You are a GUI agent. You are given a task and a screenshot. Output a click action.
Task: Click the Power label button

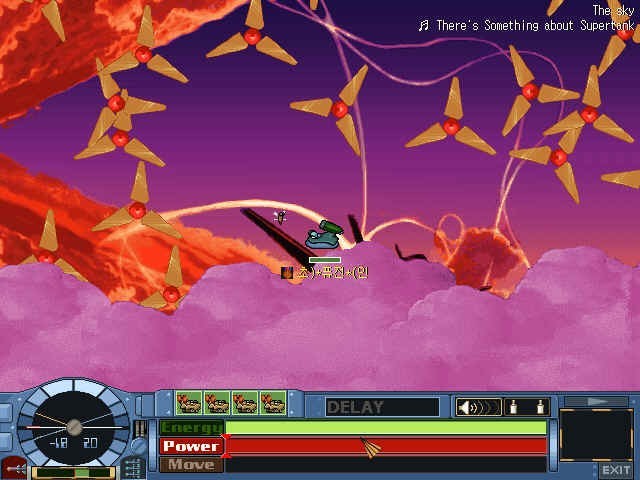click(191, 446)
